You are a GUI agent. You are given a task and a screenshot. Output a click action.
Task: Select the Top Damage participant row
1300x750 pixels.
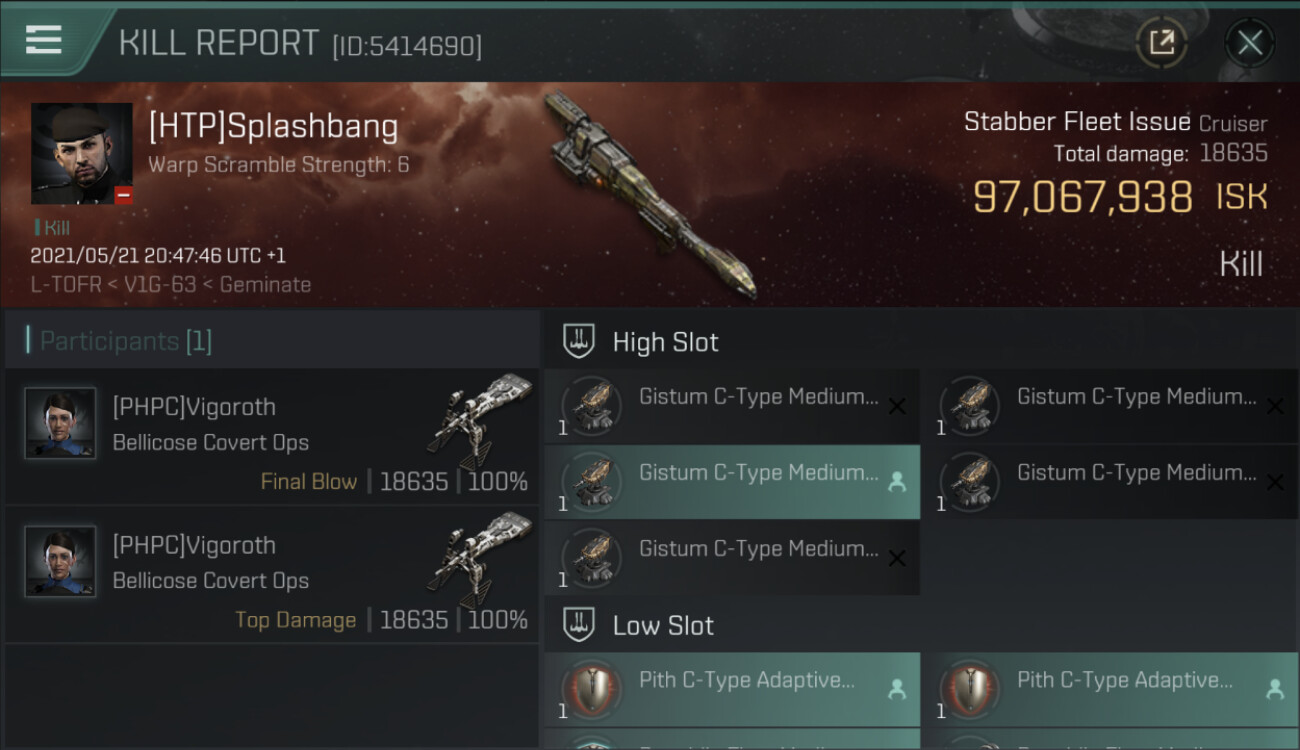[272, 576]
